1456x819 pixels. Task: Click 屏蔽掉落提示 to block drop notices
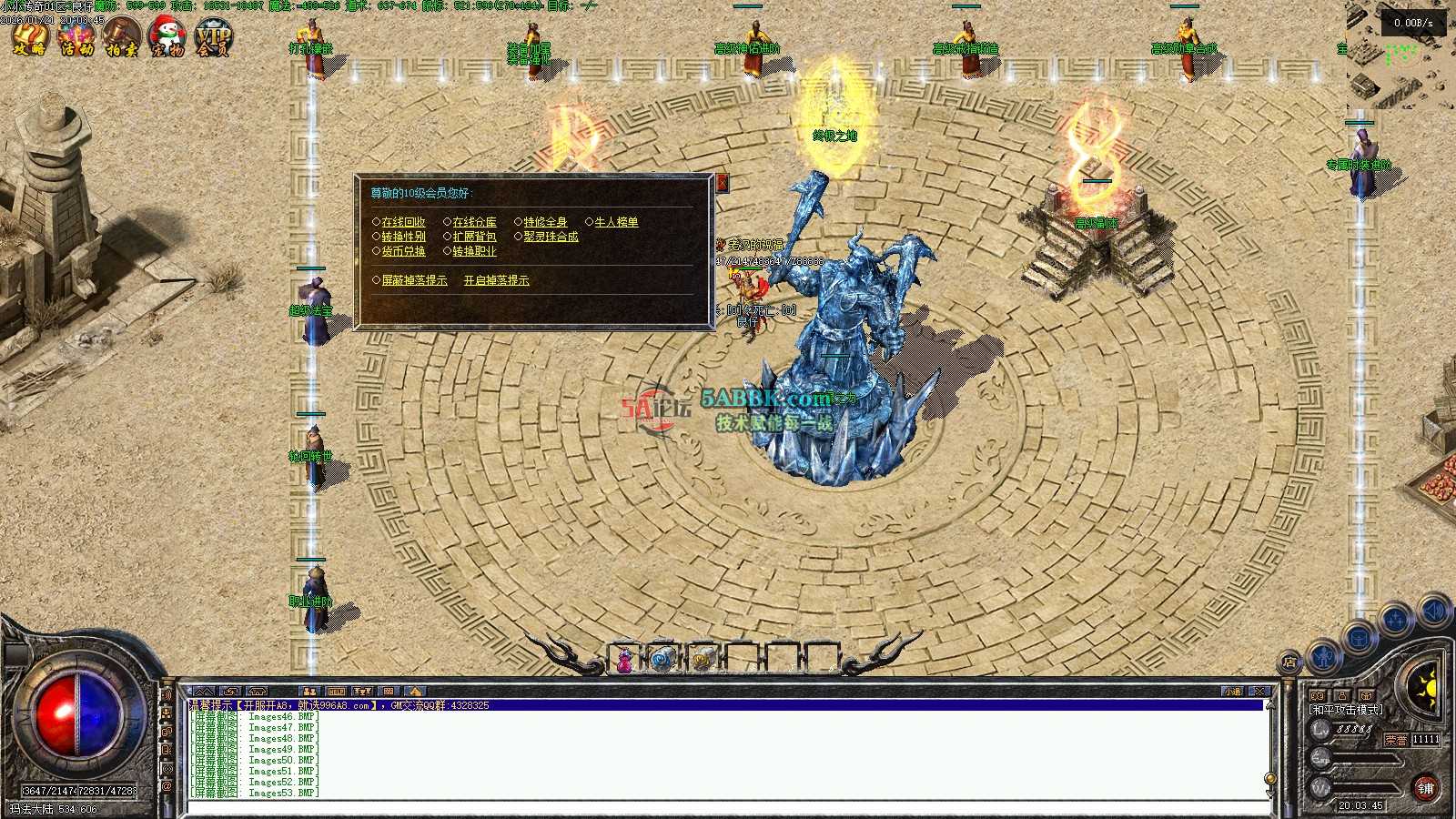[x=414, y=280]
